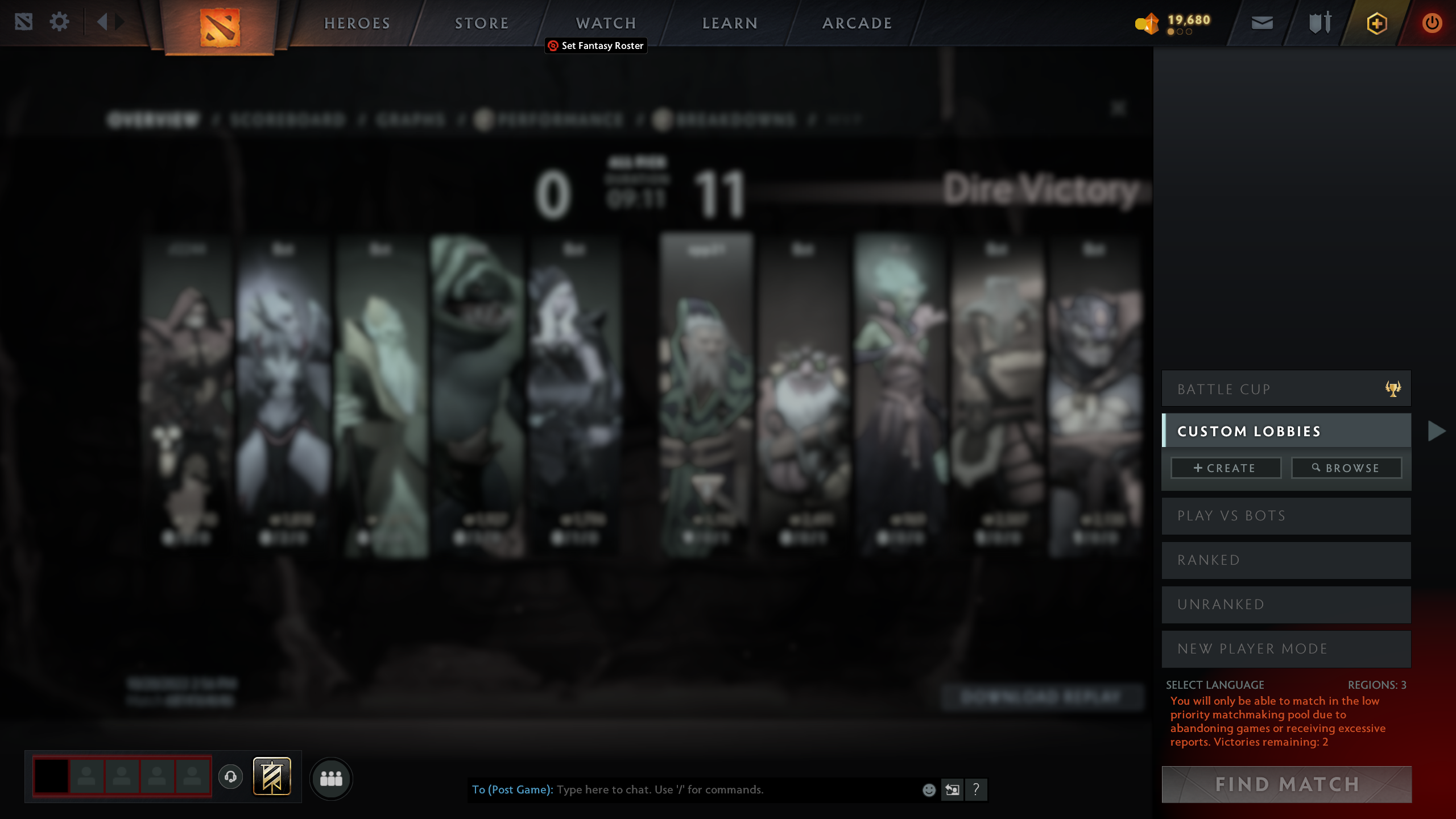Open the emoticon picker in chat
Image resolution: width=1456 pixels, height=819 pixels.
929,789
